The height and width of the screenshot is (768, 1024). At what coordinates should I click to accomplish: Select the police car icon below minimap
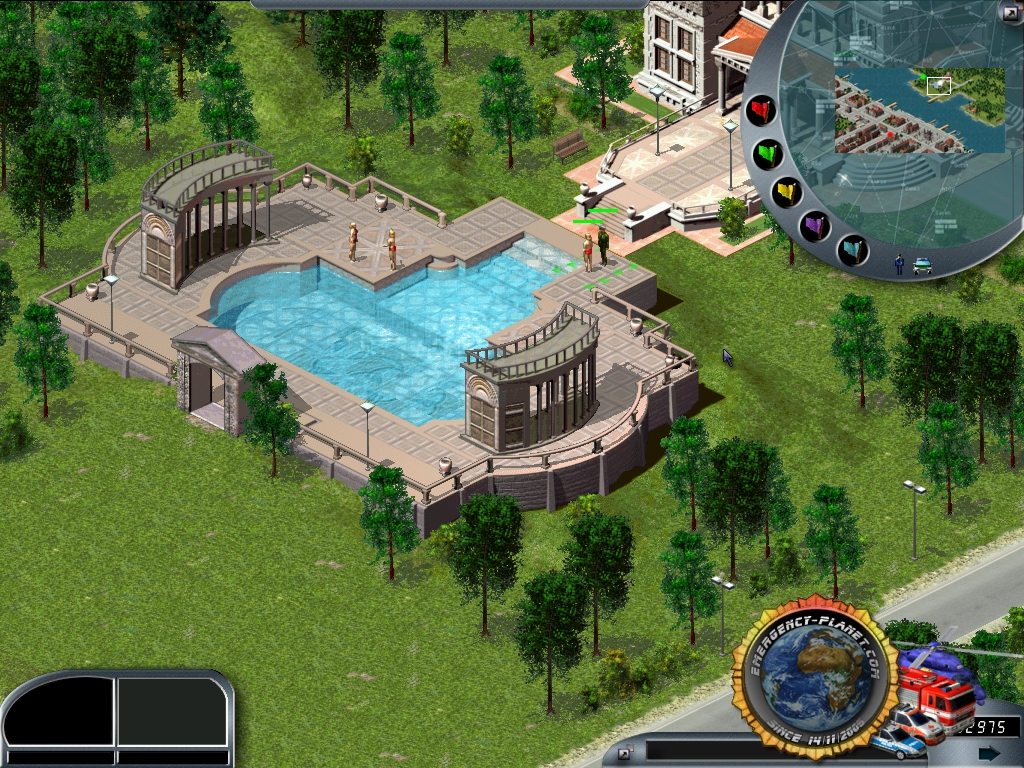[x=922, y=265]
